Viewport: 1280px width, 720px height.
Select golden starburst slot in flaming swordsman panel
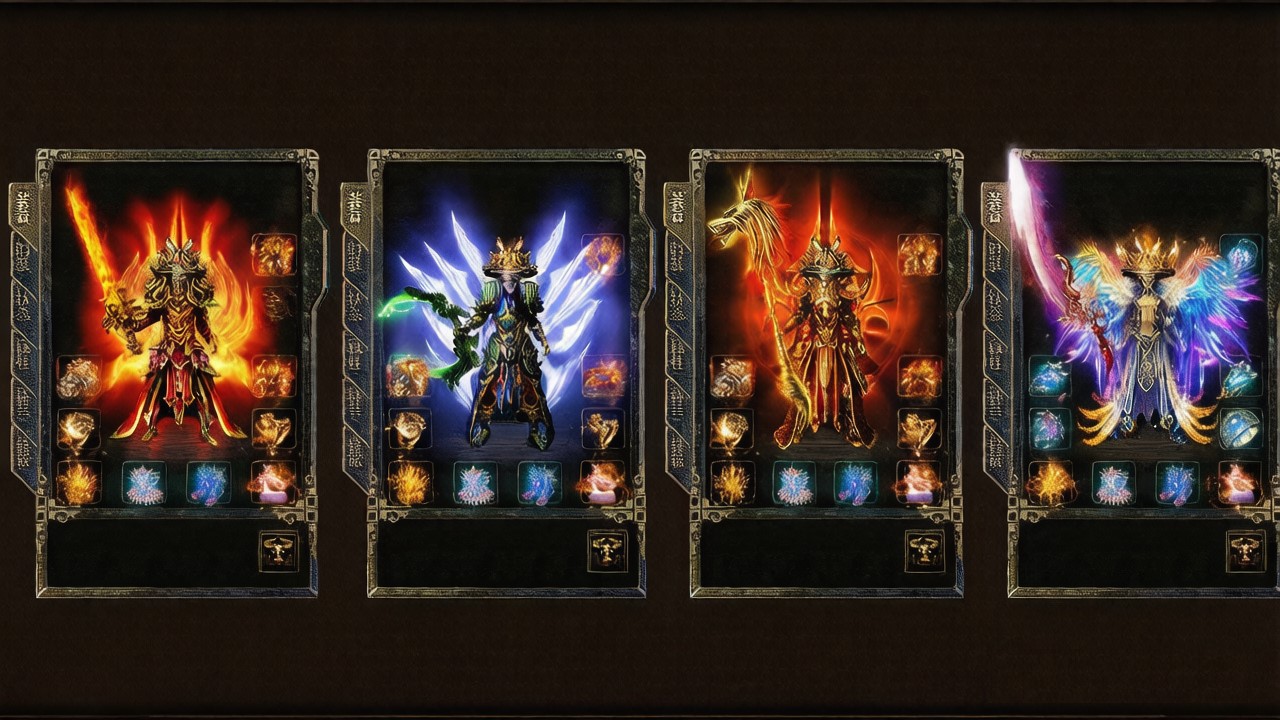click(x=78, y=483)
